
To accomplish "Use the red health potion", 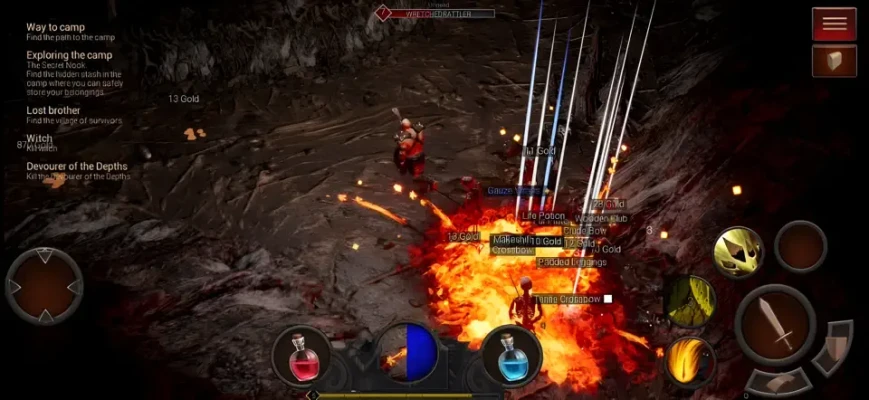I will tap(302, 355).
